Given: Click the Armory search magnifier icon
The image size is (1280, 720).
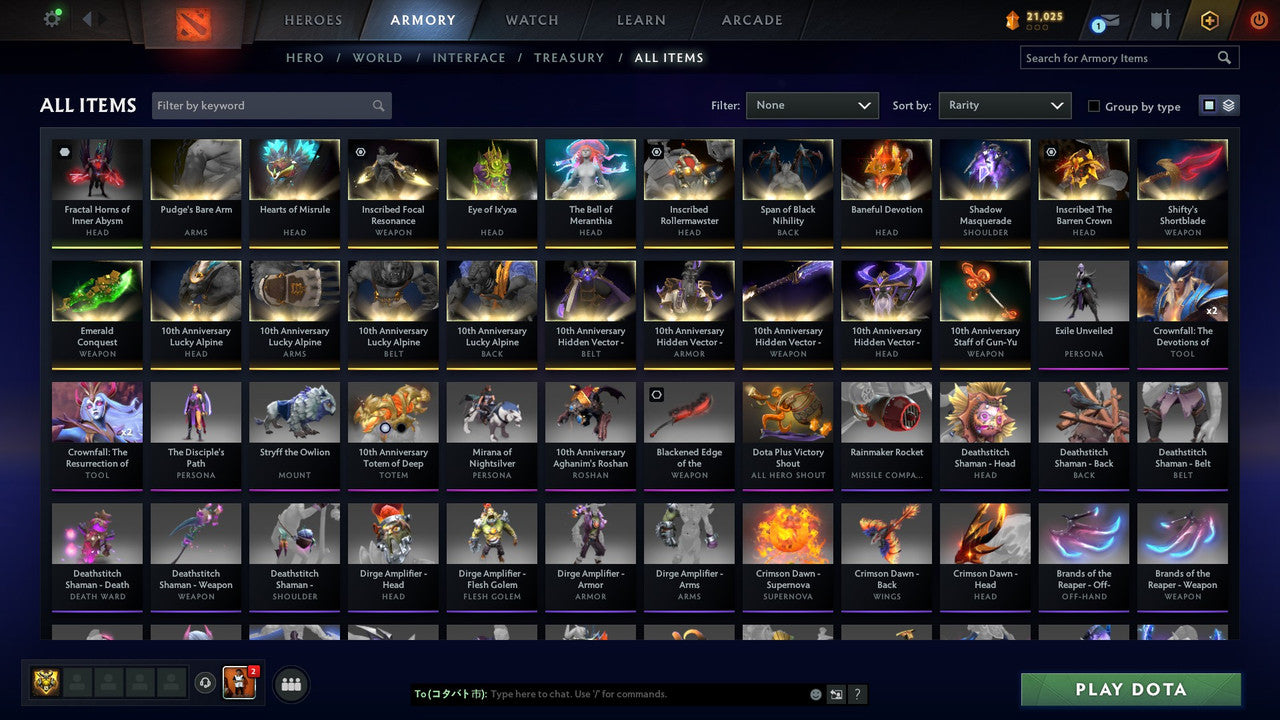Looking at the screenshot, I should [x=1224, y=57].
